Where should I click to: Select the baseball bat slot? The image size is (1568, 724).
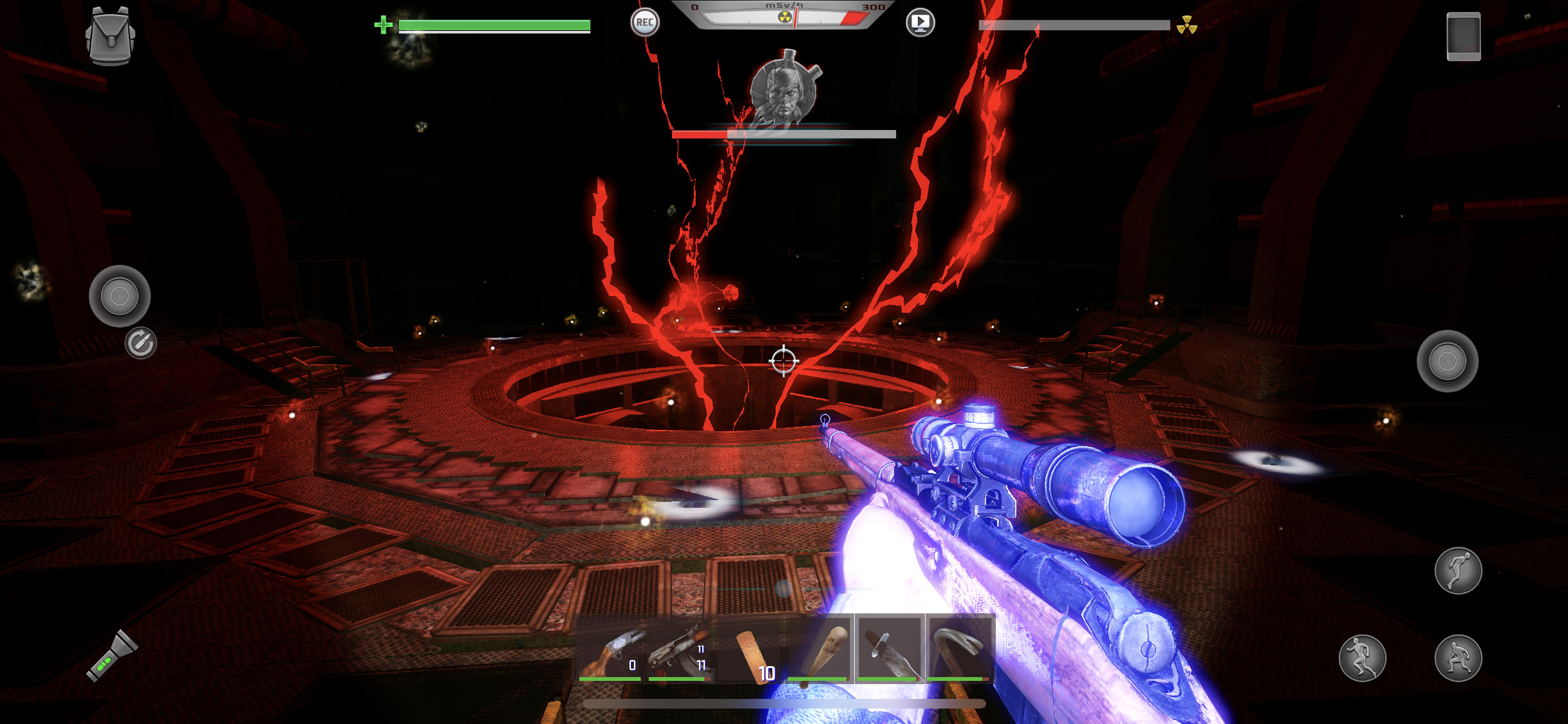[x=819, y=649]
